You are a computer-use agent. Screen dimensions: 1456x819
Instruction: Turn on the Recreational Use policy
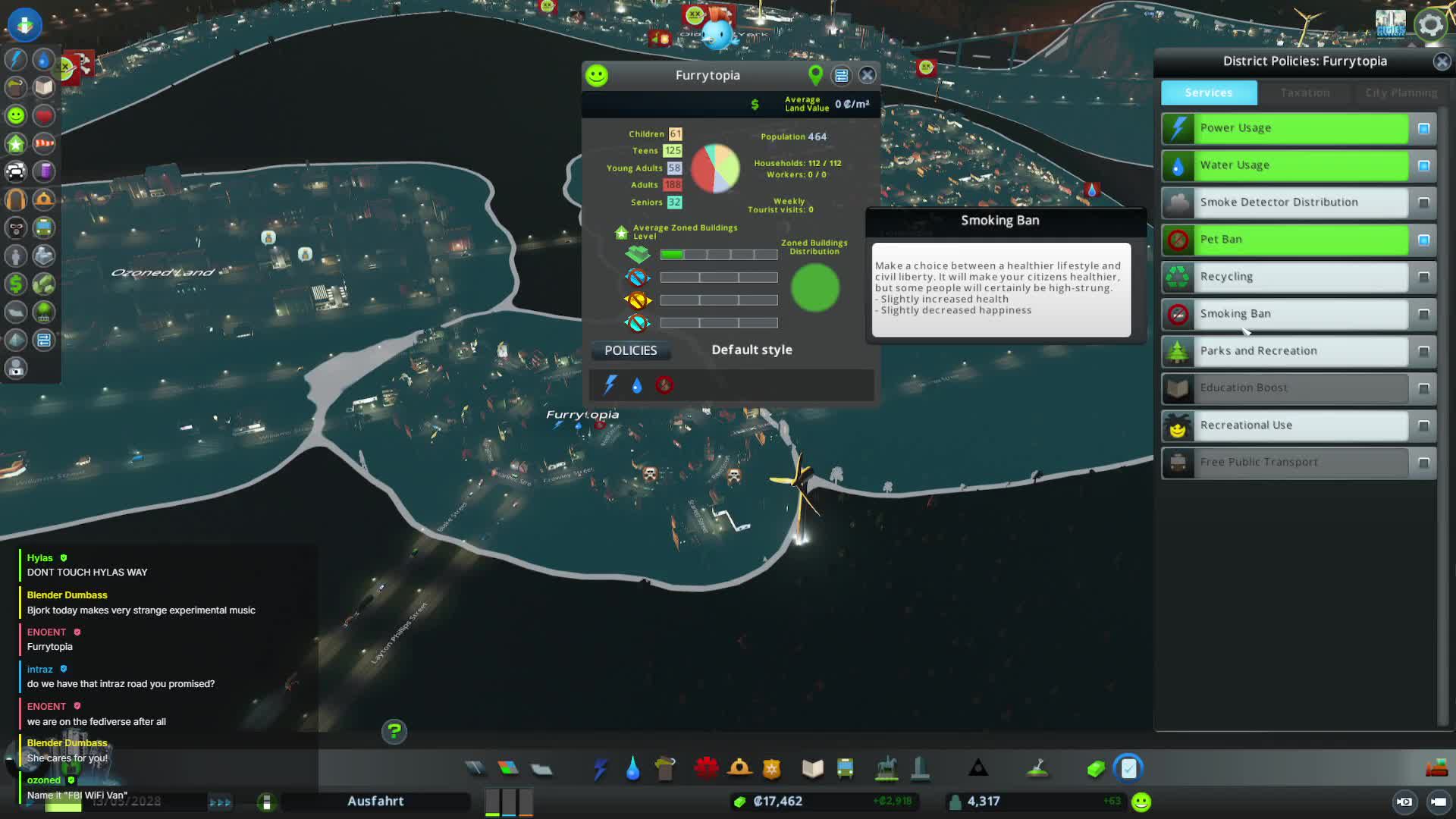click(x=1423, y=426)
